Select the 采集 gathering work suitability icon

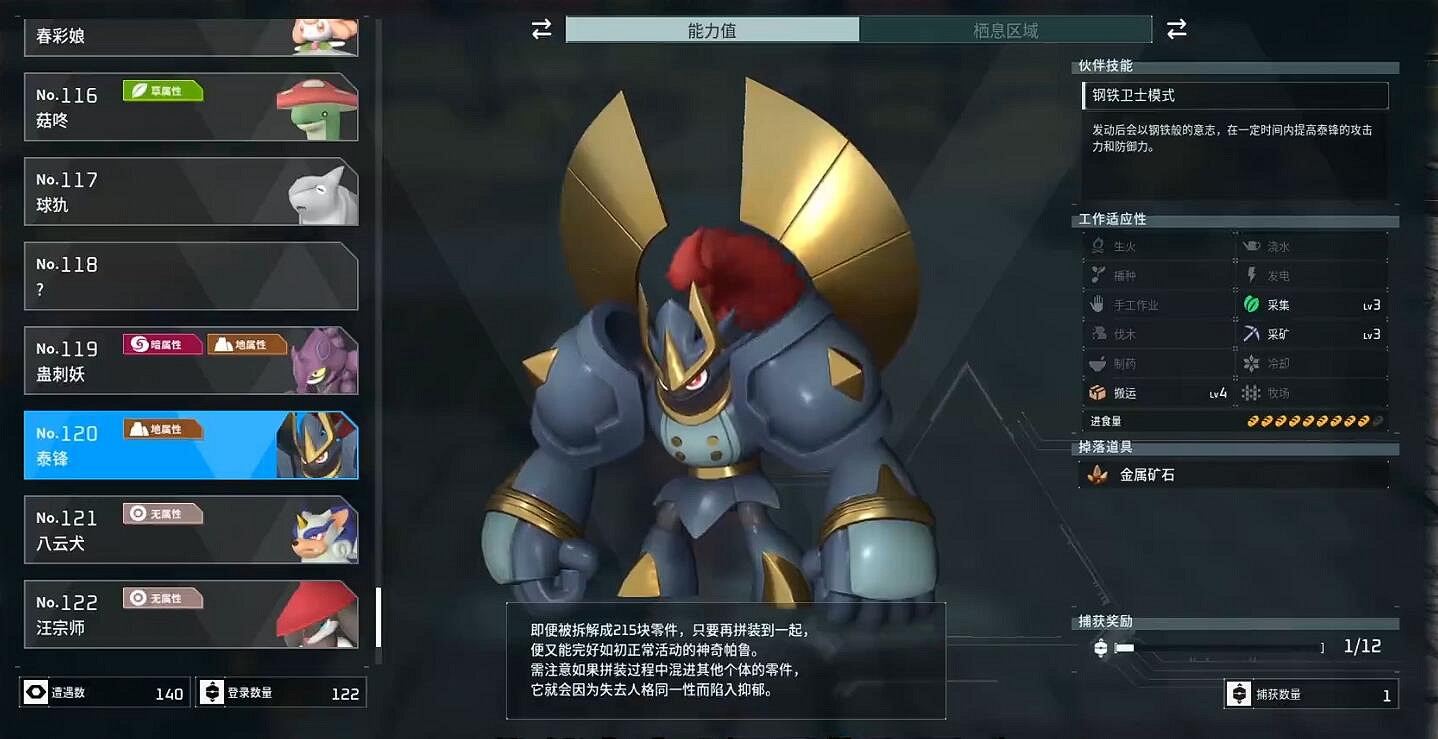1250,304
